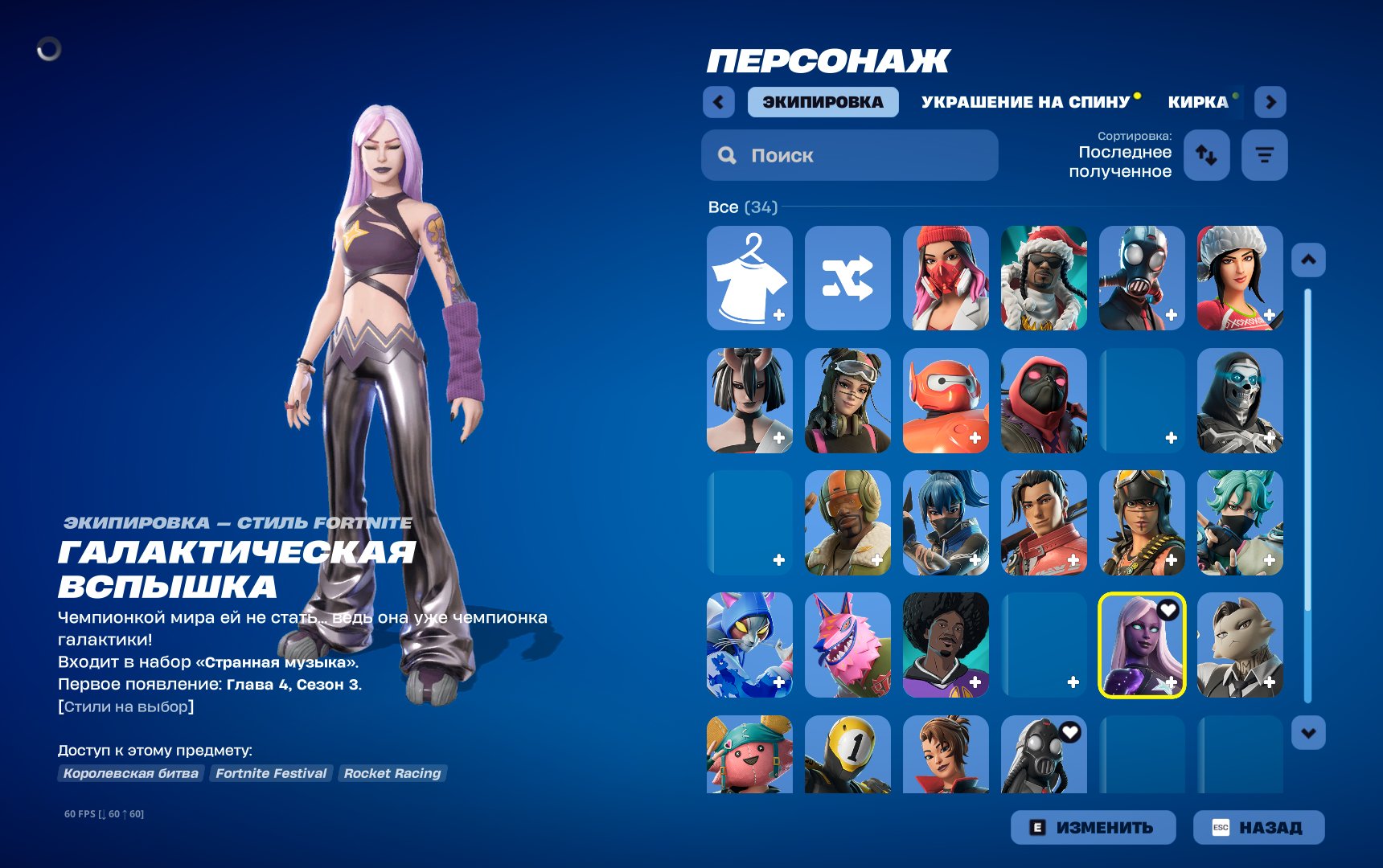Toggle favorite heart on the bottom gas mask skin

(1069, 731)
